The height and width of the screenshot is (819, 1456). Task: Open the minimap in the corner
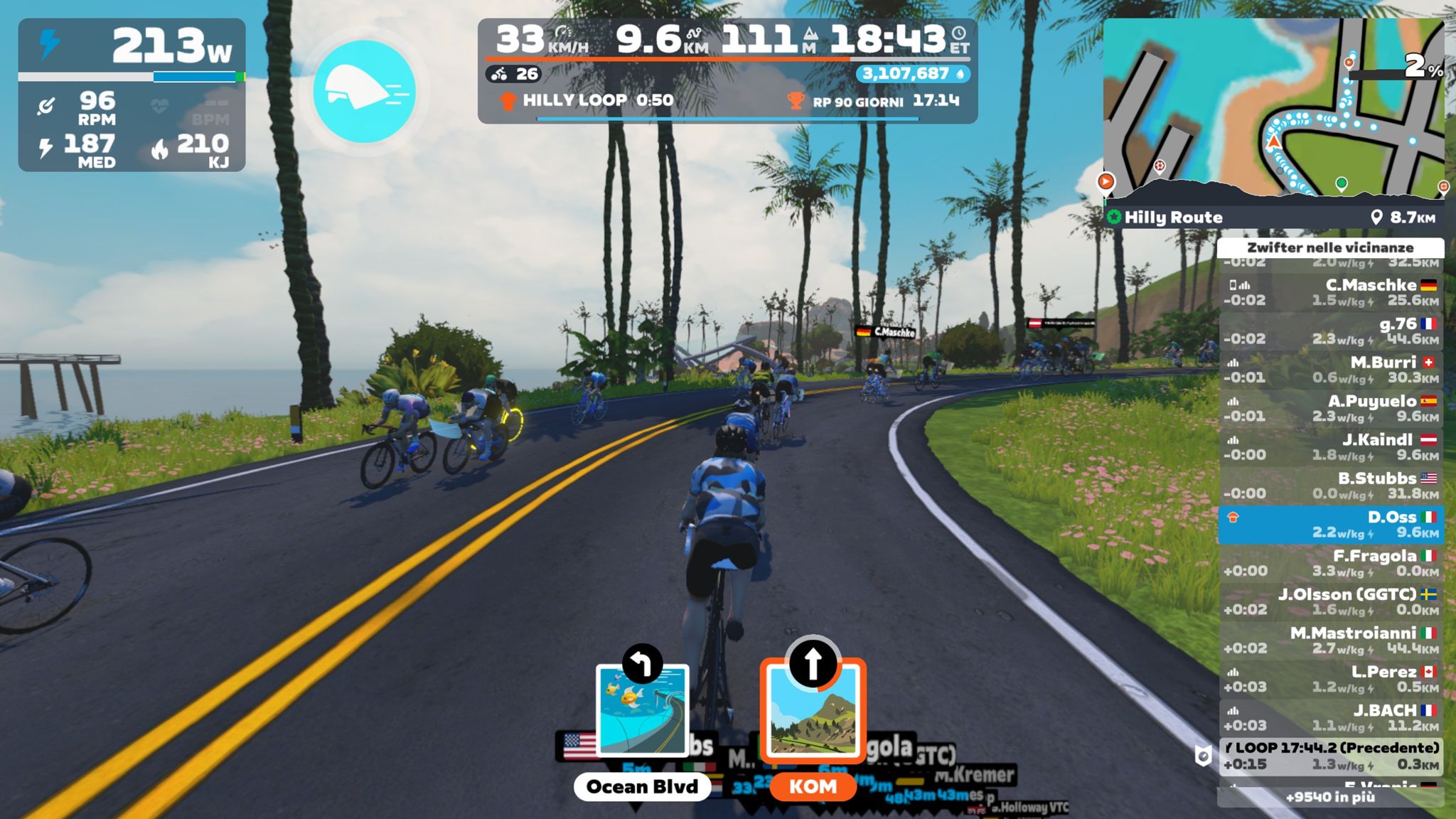click(x=1273, y=107)
